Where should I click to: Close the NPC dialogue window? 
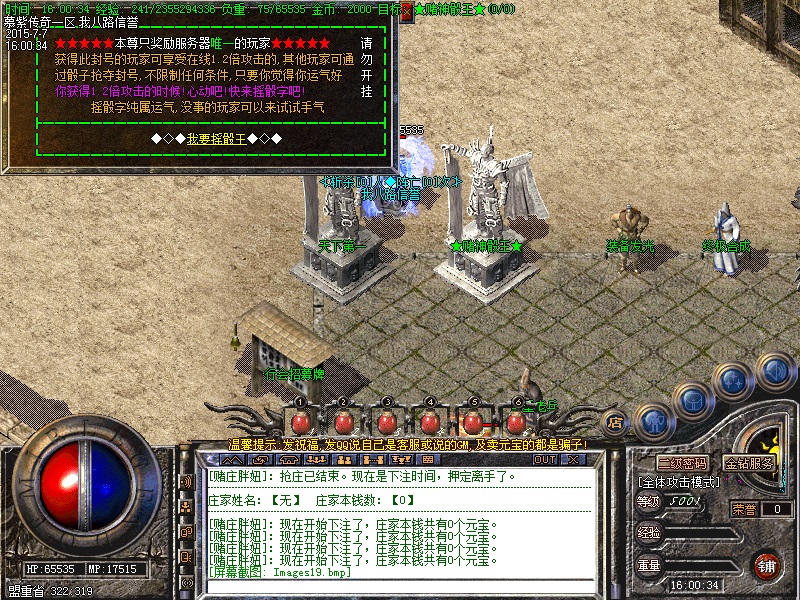407,9
